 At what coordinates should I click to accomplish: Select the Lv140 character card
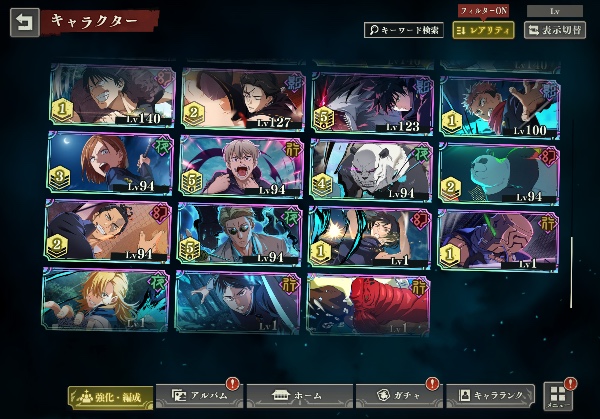coord(112,97)
